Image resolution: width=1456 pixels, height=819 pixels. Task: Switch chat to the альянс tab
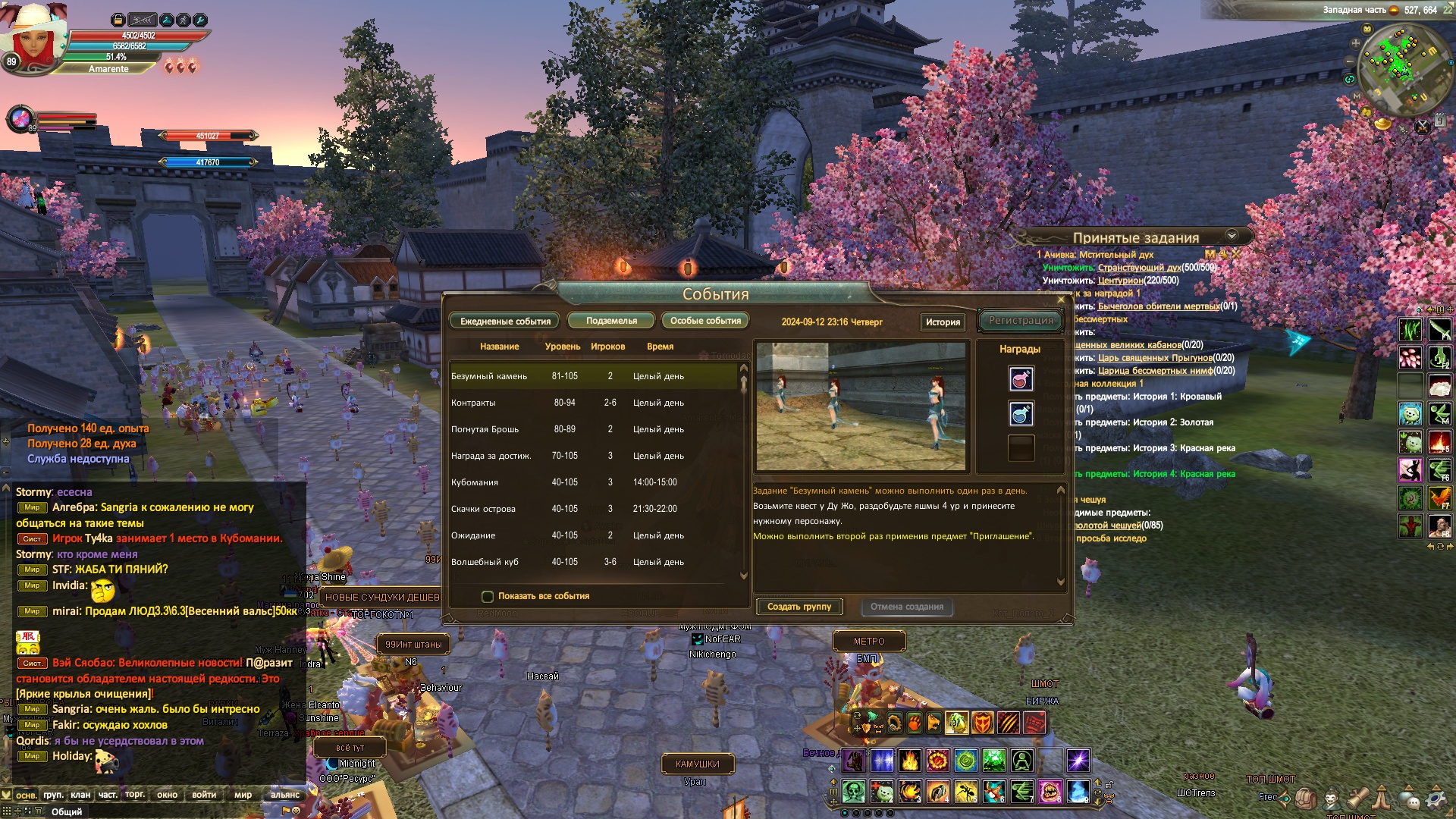click(x=285, y=795)
